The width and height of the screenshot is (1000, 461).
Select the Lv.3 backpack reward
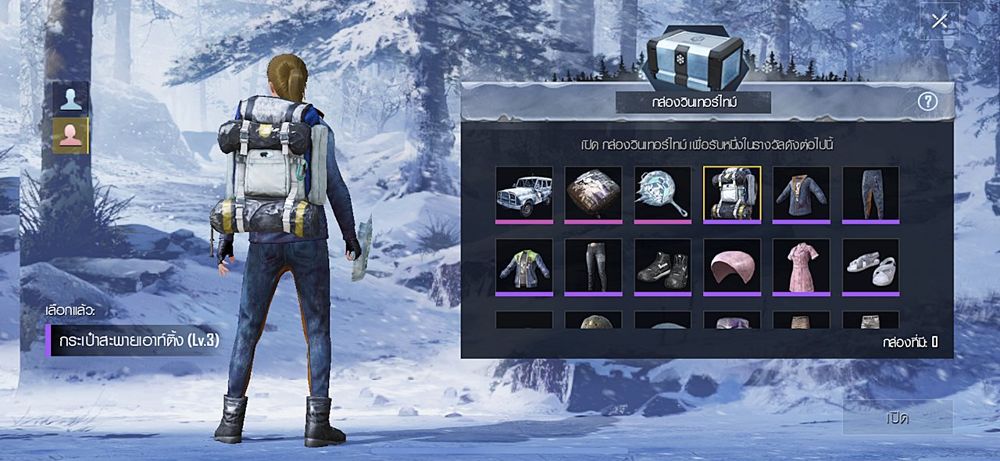[x=732, y=193]
